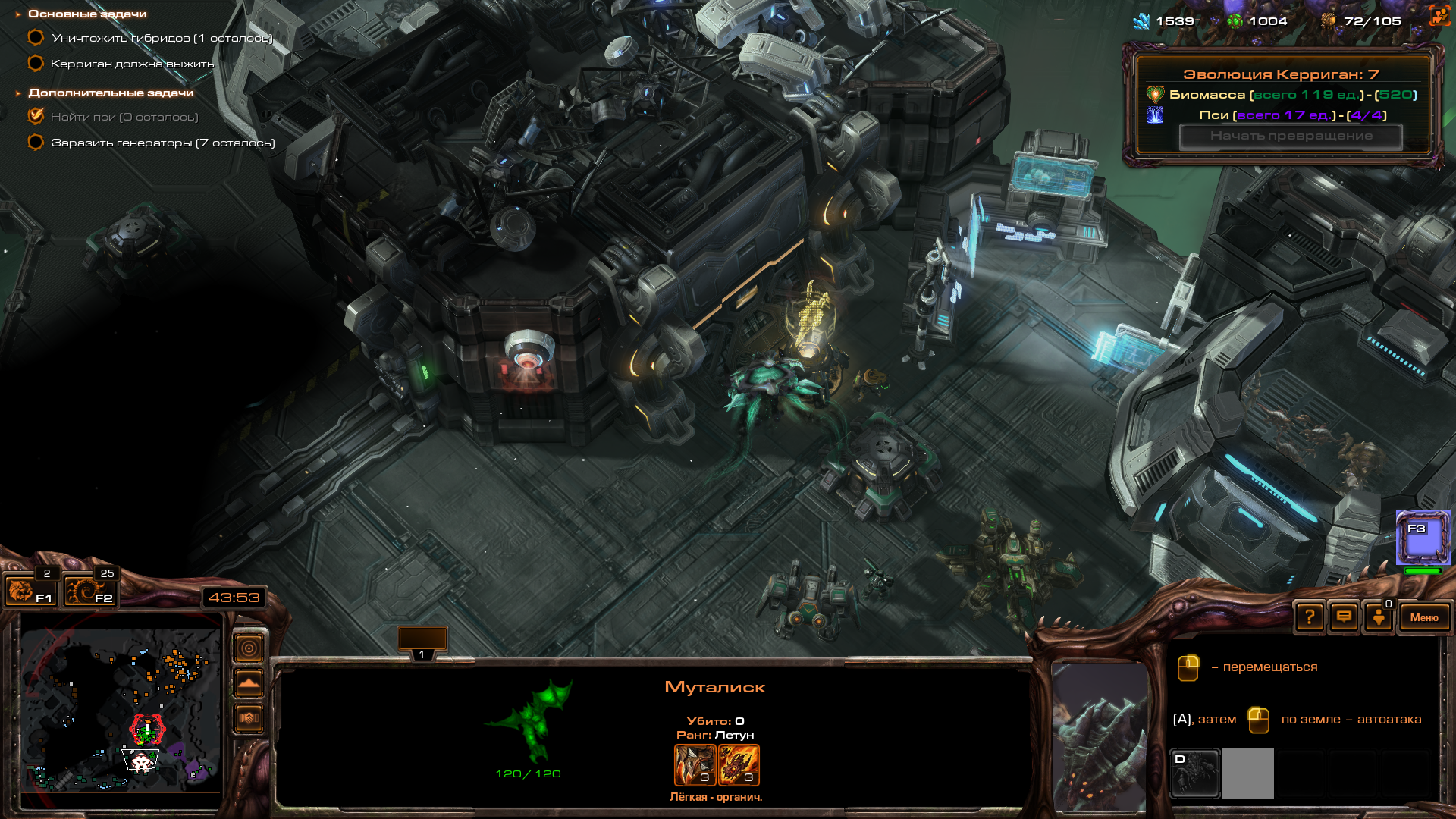This screenshot has width=1456, height=819.
Task: Click the Mutalisk unit portrait
Action: [x=1099, y=736]
